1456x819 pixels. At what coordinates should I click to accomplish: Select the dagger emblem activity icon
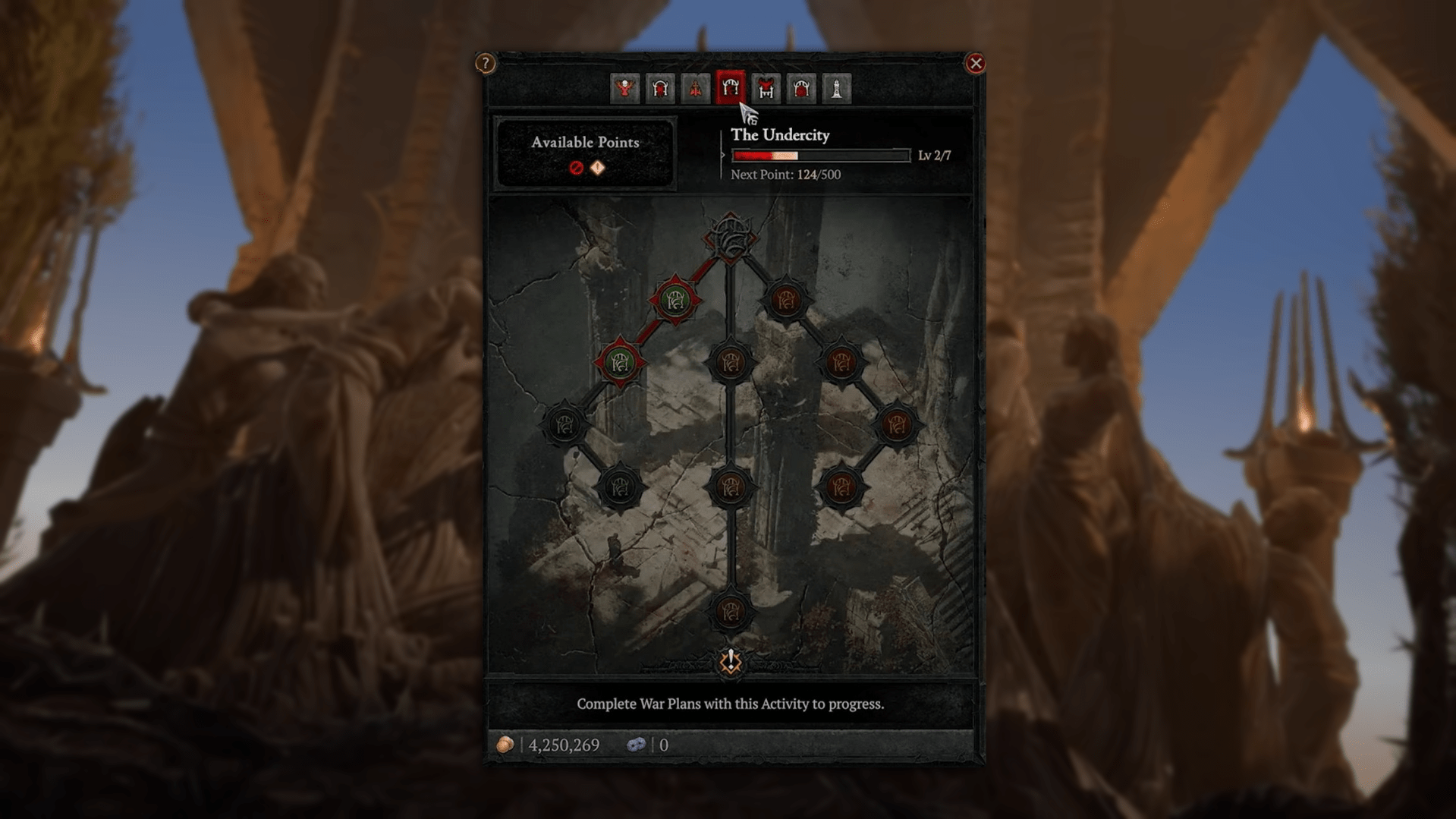click(x=694, y=89)
